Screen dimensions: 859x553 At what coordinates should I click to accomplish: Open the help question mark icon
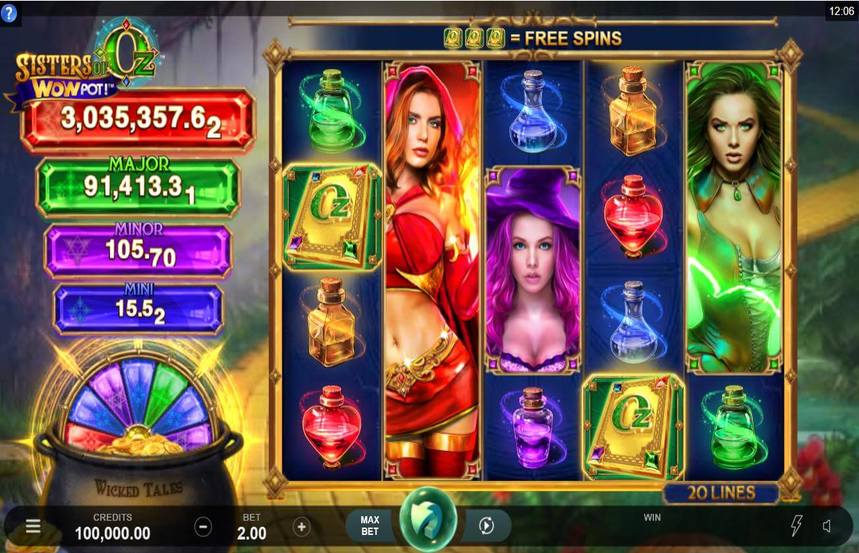(9, 13)
